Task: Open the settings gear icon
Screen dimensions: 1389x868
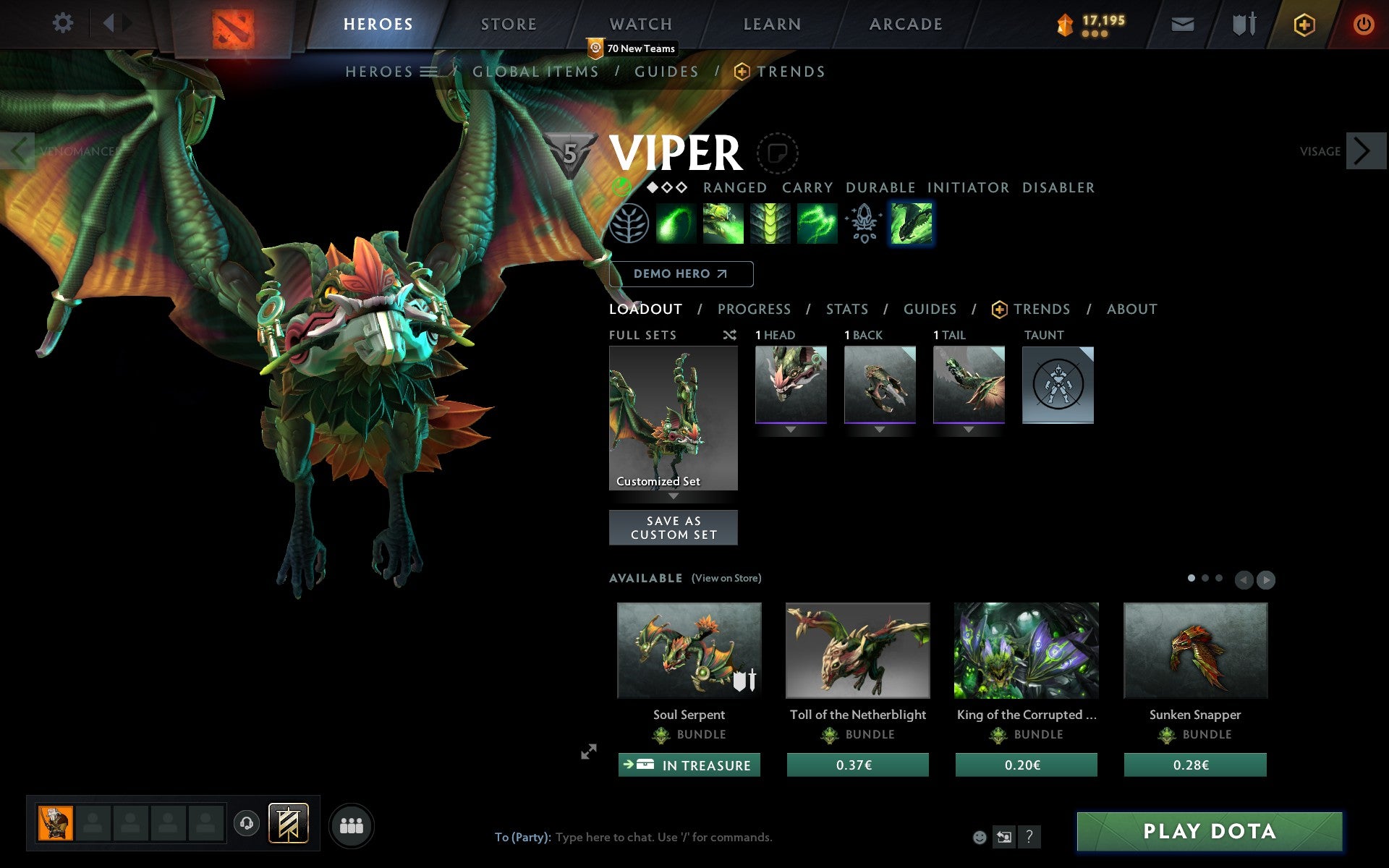Action: 64,23
